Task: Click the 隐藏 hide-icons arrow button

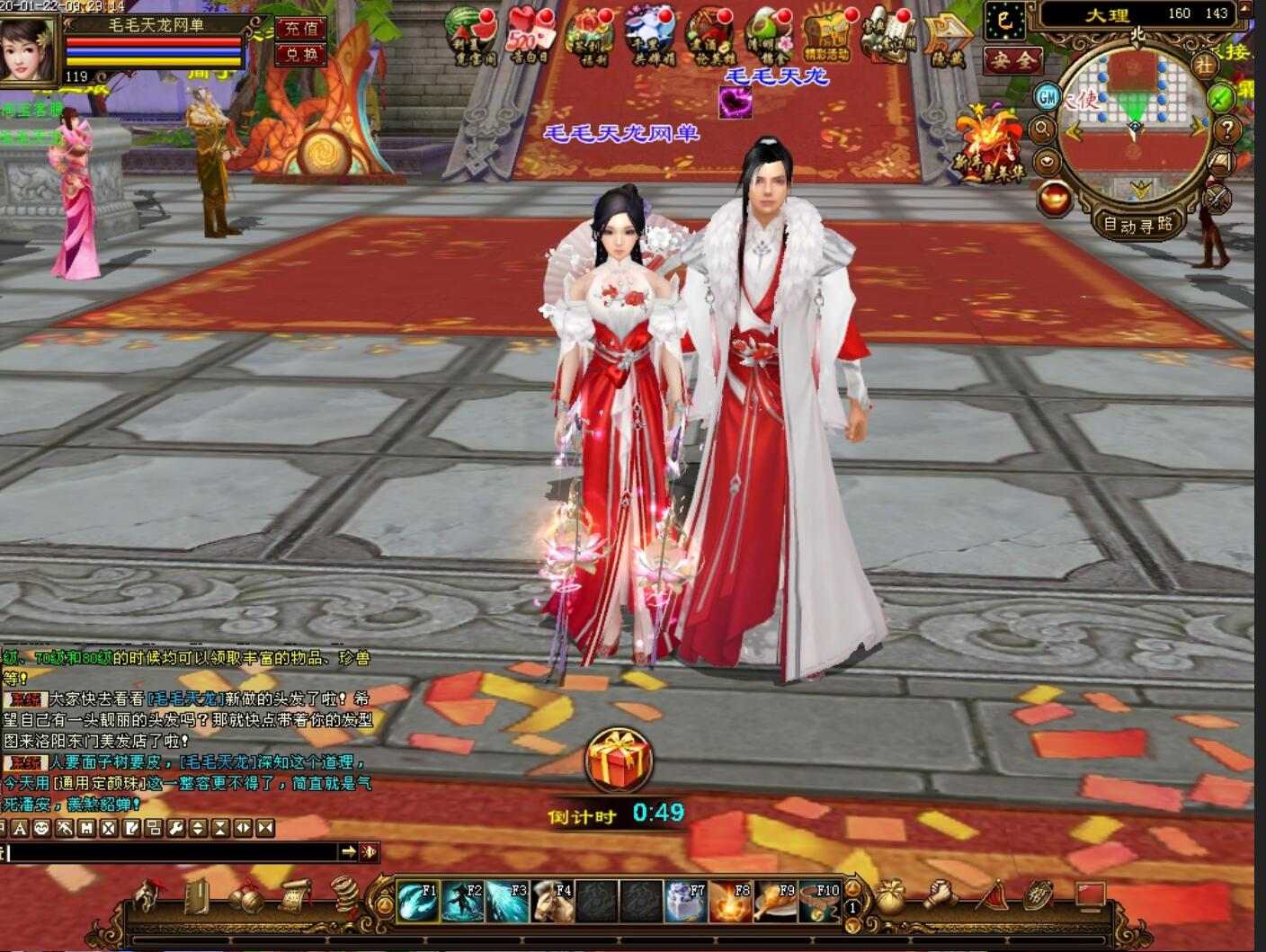Action: 948,38
